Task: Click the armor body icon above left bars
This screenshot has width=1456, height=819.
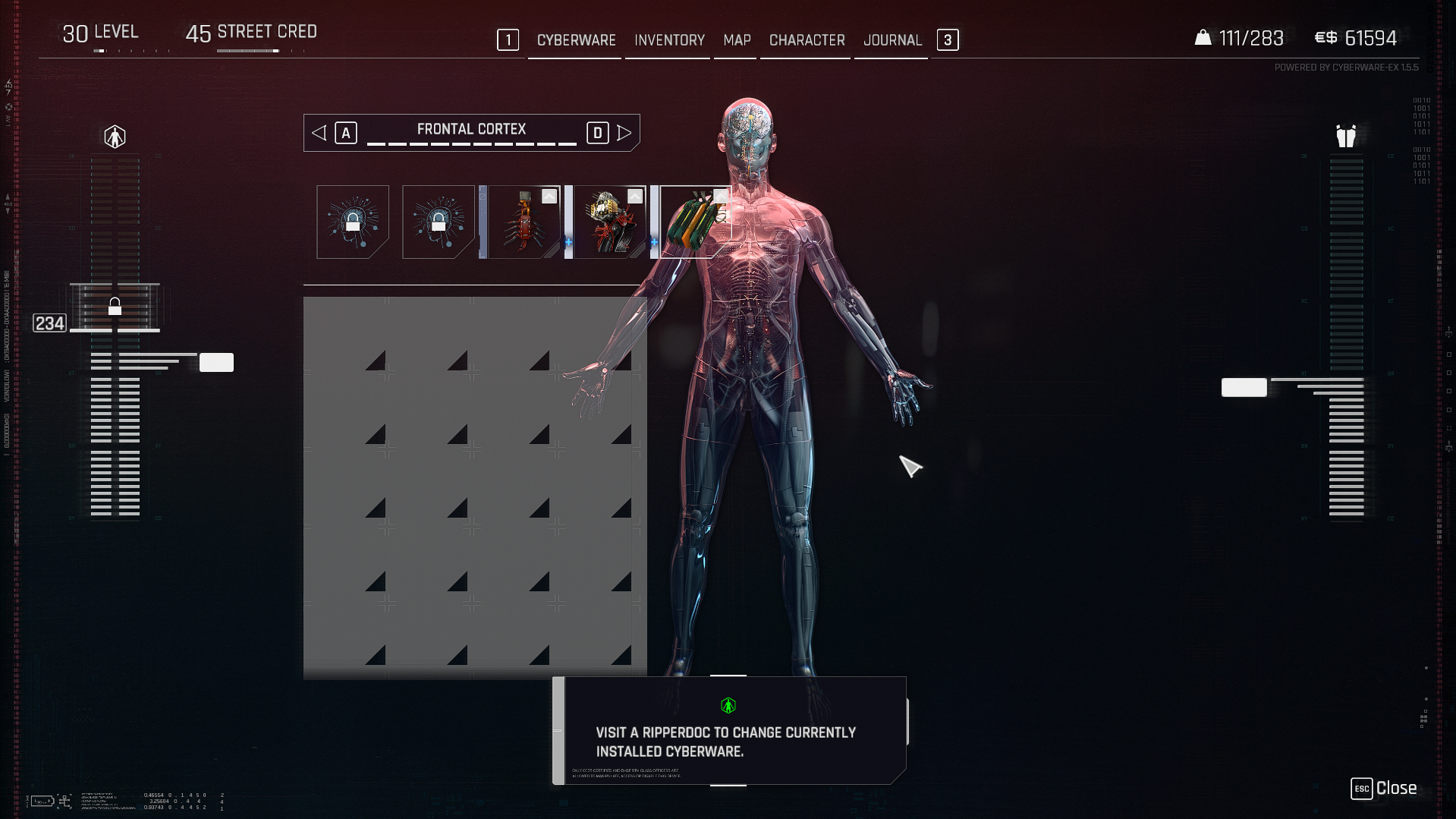Action: (115, 137)
